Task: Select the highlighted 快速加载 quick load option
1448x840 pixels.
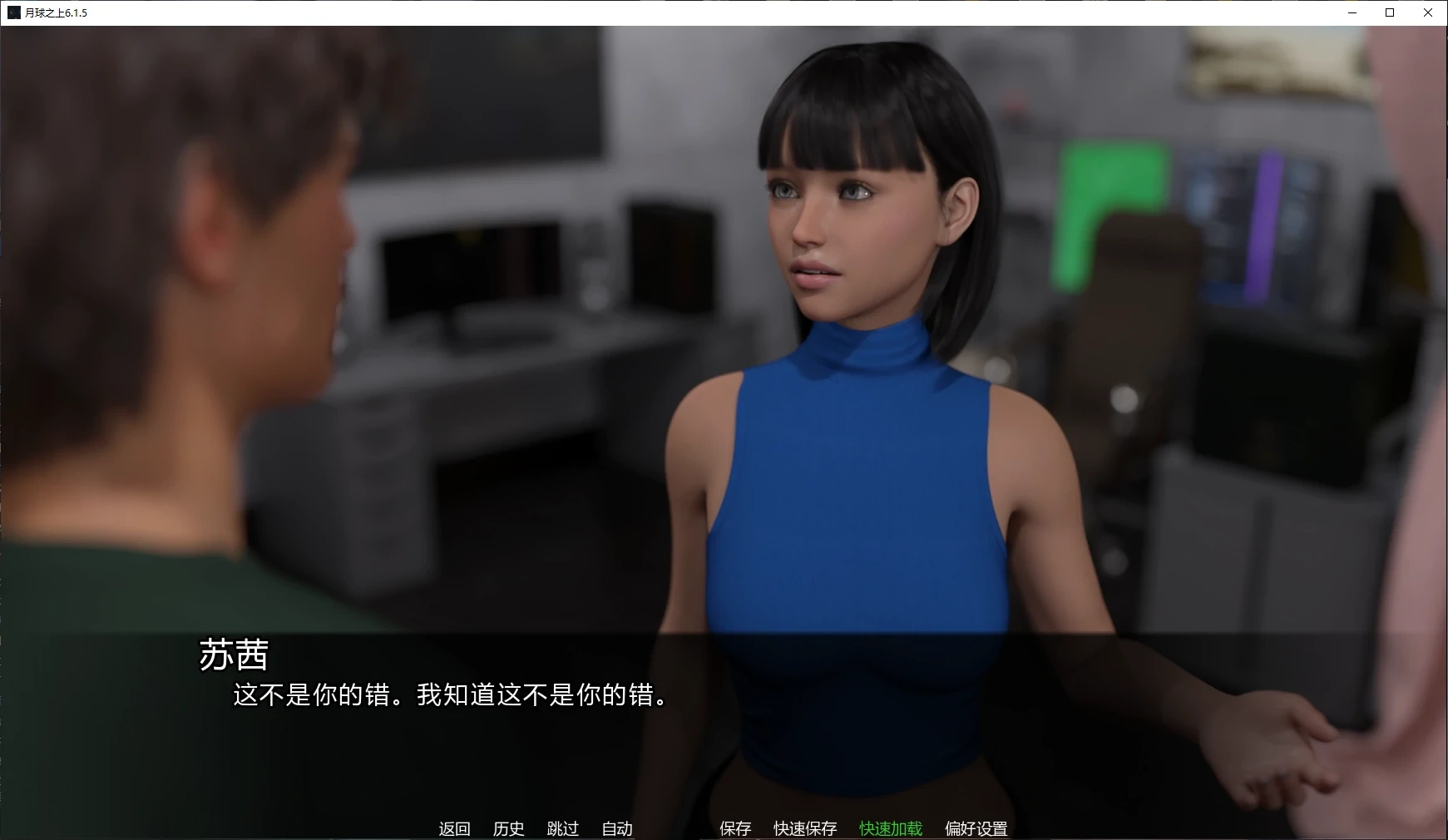Action: pyautogui.click(x=889, y=828)
